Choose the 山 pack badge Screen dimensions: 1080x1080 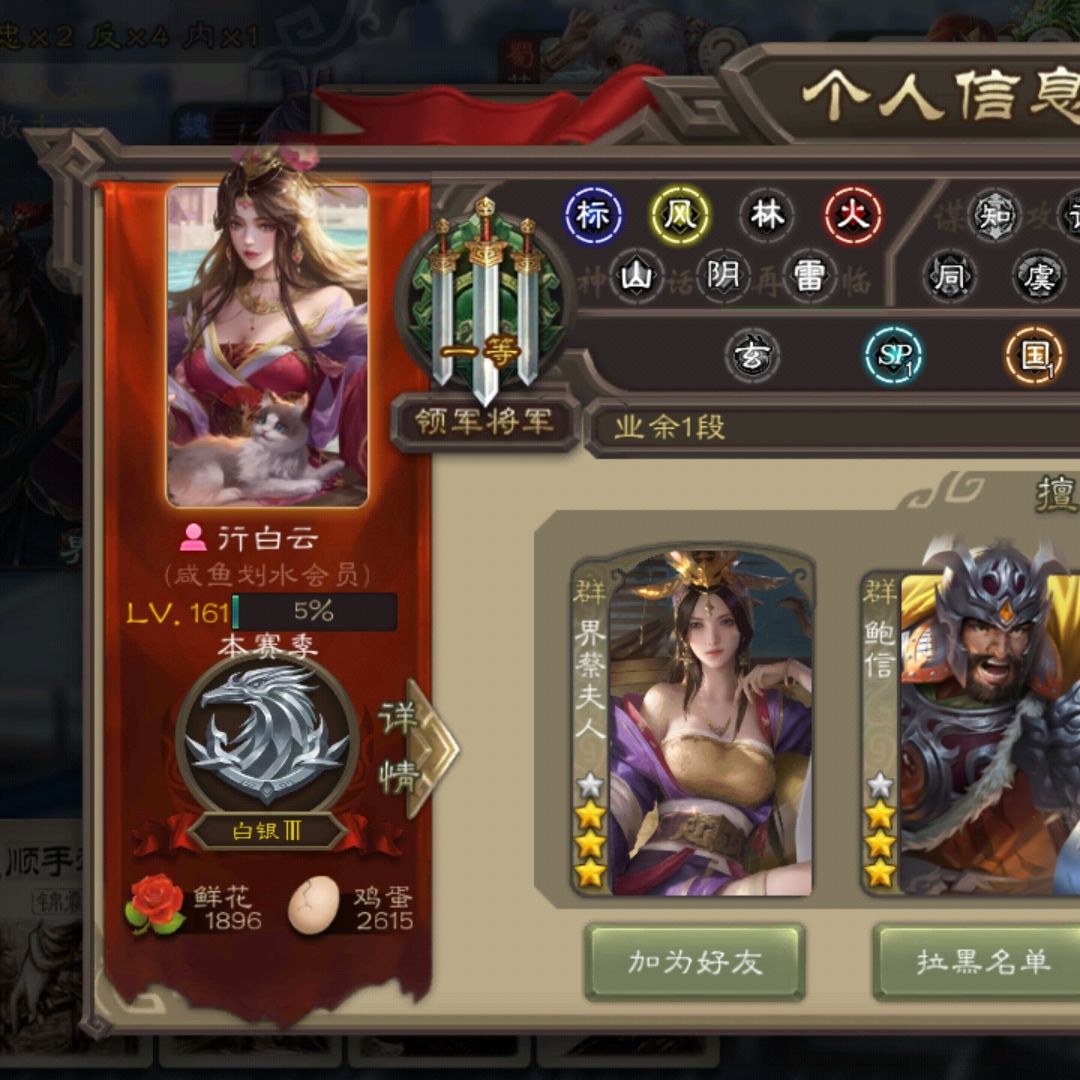tap(635, 276)
